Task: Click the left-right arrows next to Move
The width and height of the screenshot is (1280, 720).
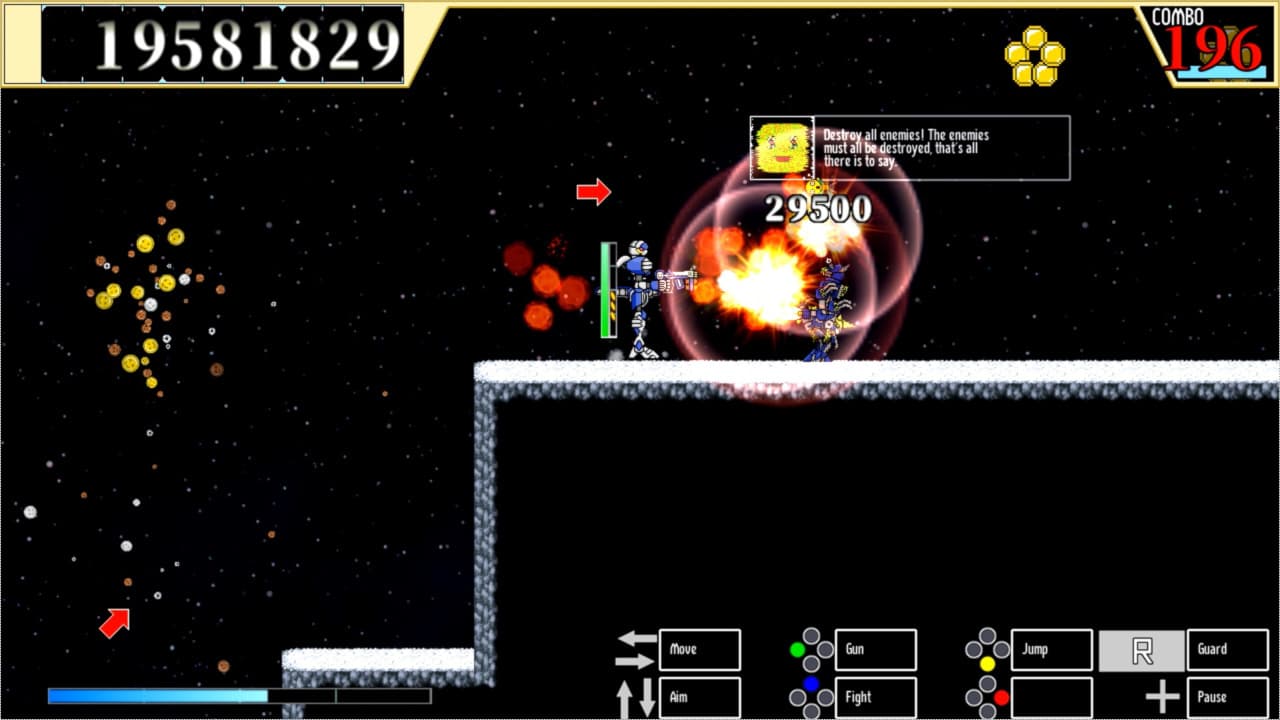Action: coord(637,650)
